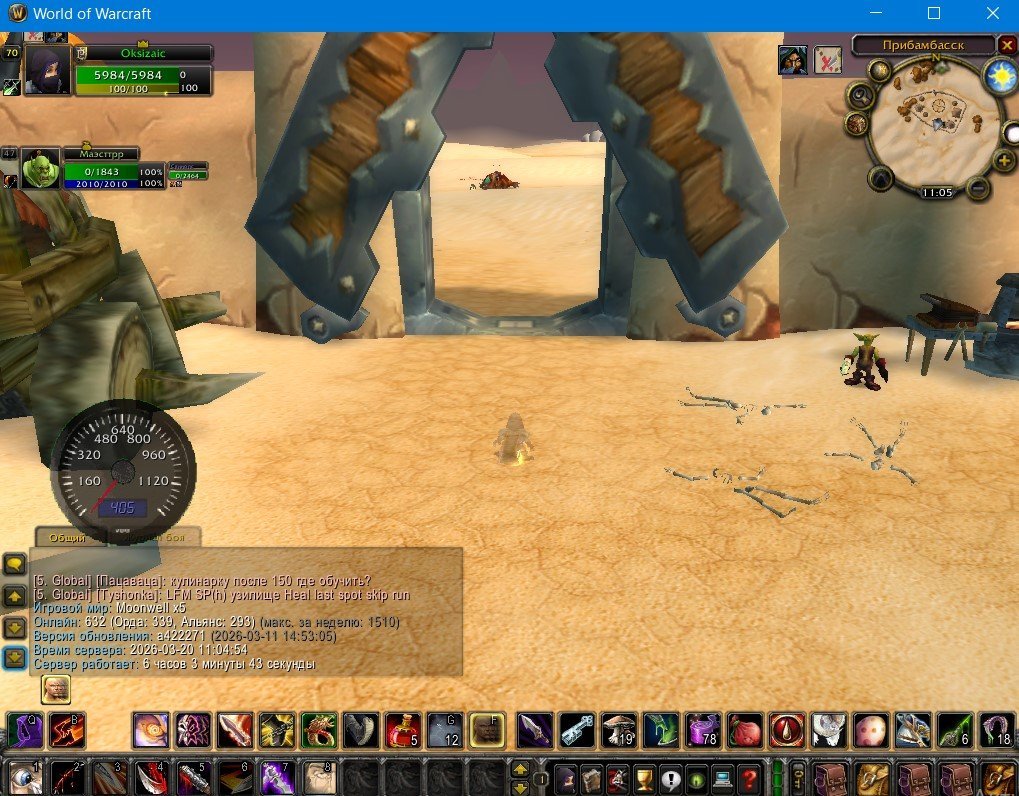Open the Общий chat tab
The image size is (1019, 796).
point(68,537)
